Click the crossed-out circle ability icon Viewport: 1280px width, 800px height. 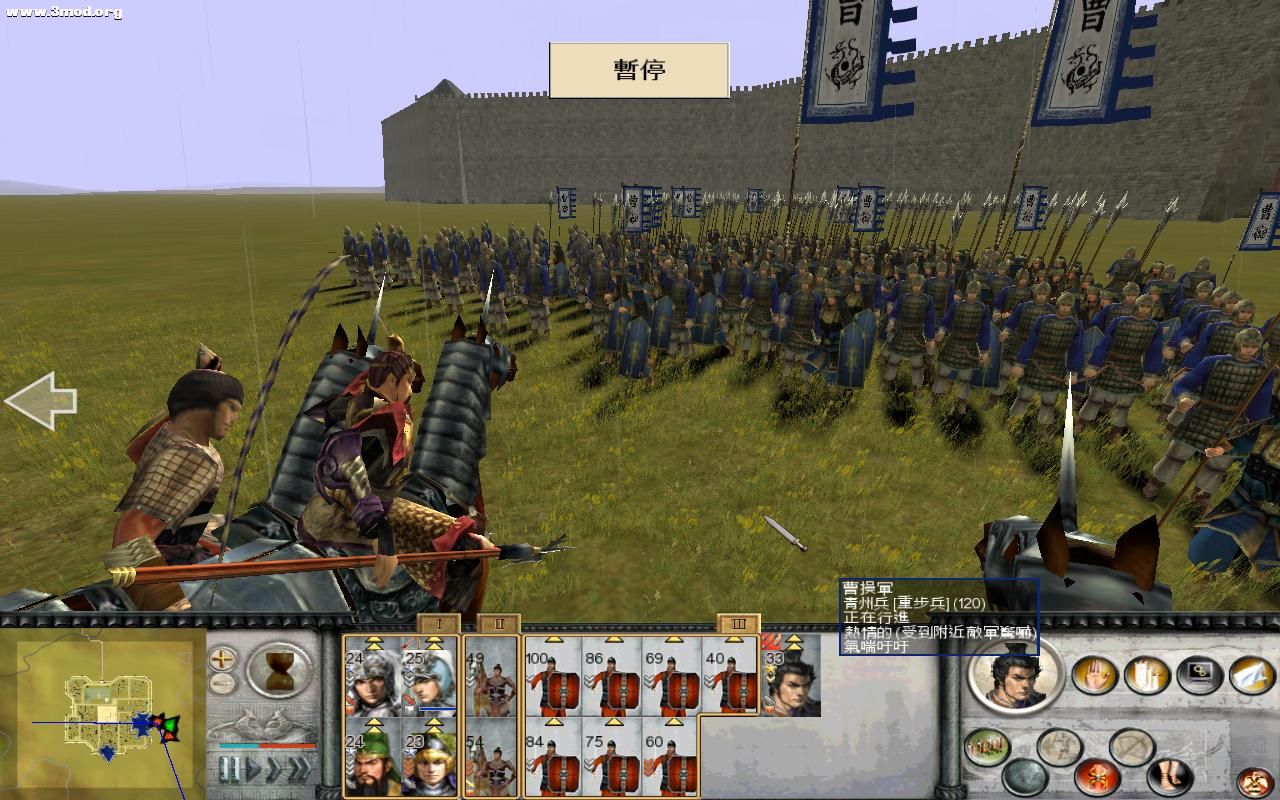click(x=1130, y=745)
